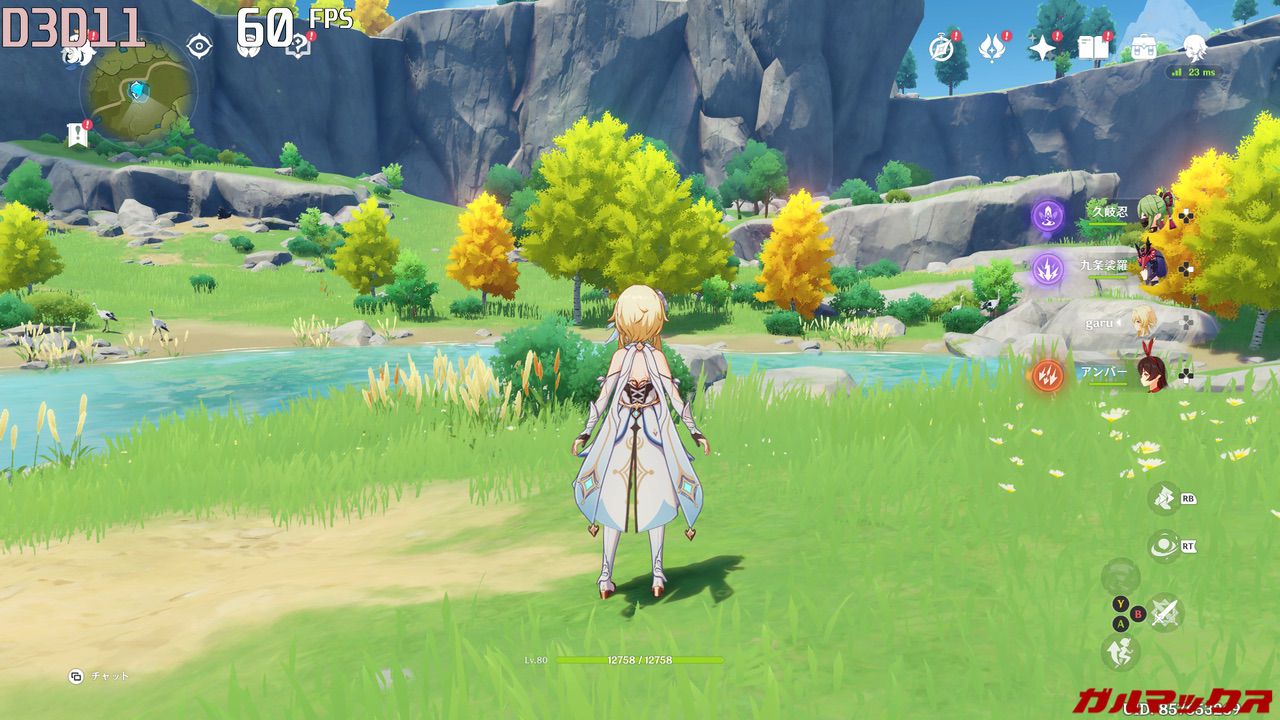
Task: Open the チャット chat box
Action: click(100, 676)
